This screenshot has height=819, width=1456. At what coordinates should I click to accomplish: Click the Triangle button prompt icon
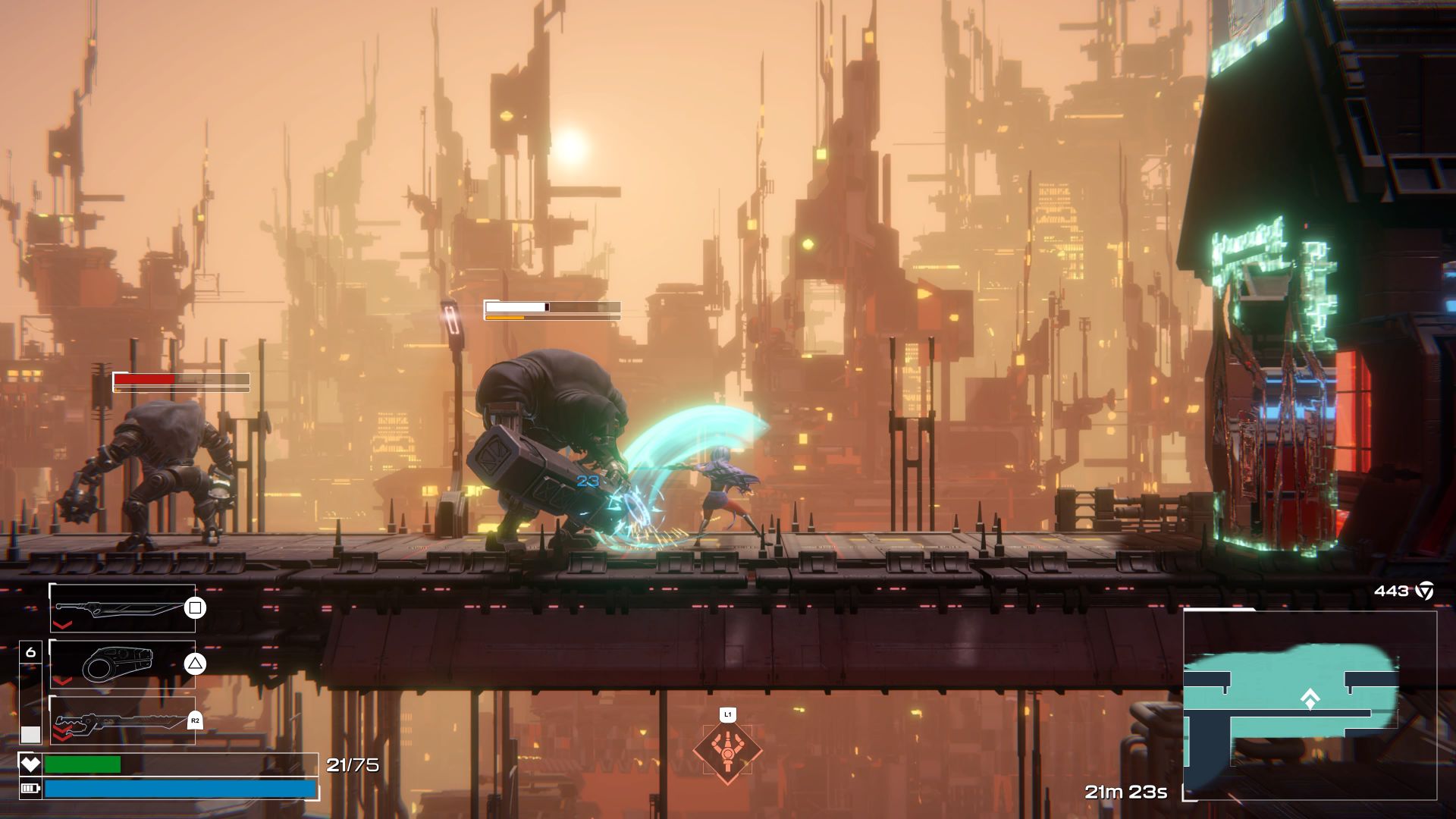click(x=195, y=664)
